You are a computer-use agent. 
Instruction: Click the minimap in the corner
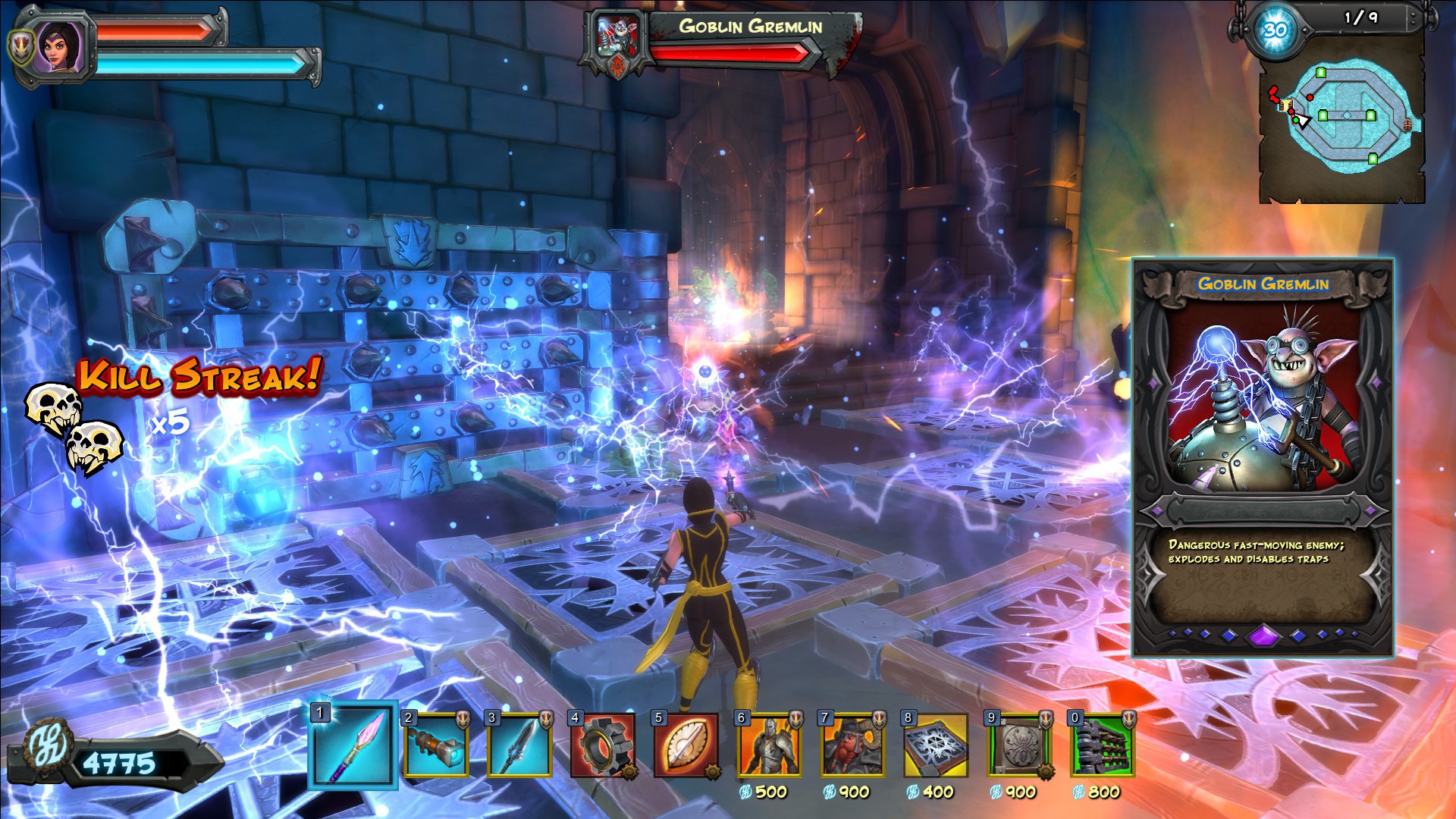coord(1341,120)
